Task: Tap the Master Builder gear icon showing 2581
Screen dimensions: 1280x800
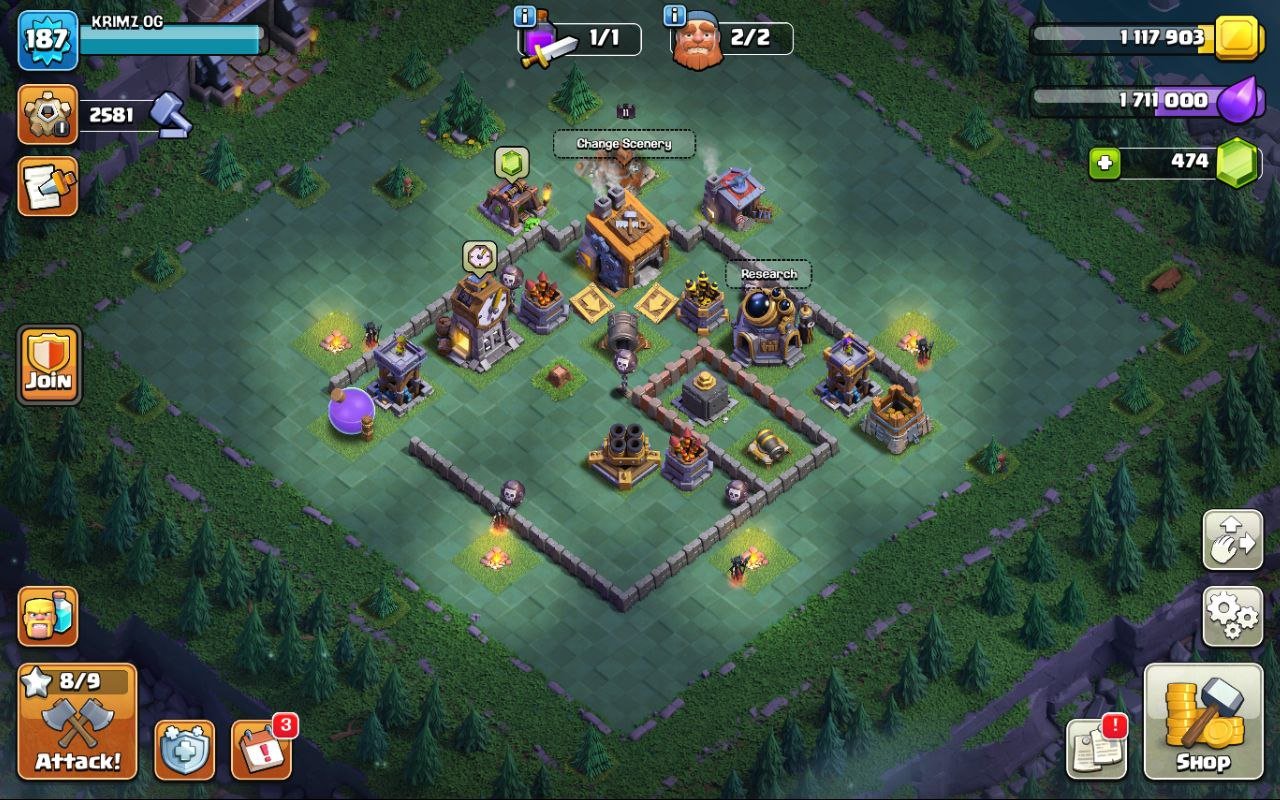Action: point(49,113)
